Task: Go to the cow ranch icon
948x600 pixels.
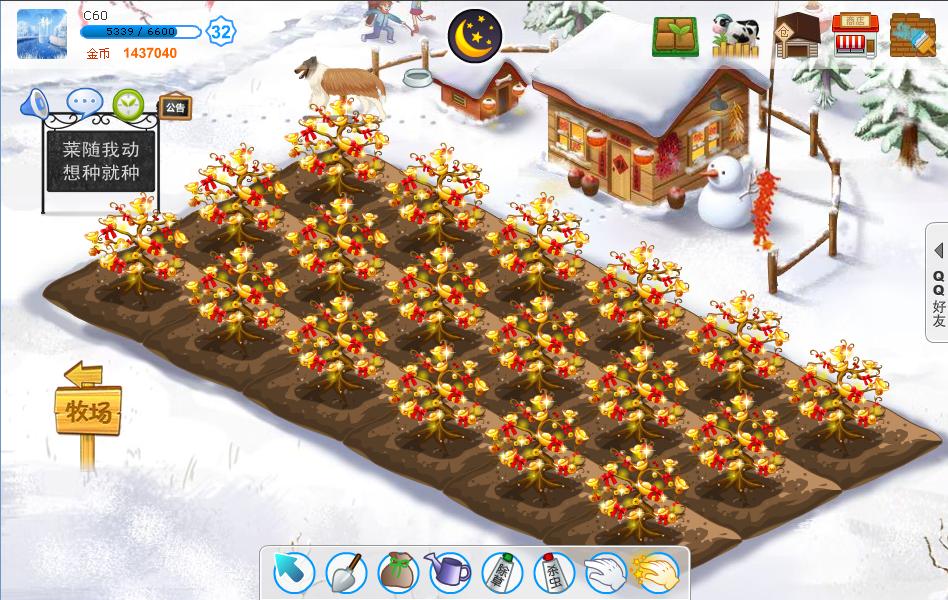Action: [735, 36]
